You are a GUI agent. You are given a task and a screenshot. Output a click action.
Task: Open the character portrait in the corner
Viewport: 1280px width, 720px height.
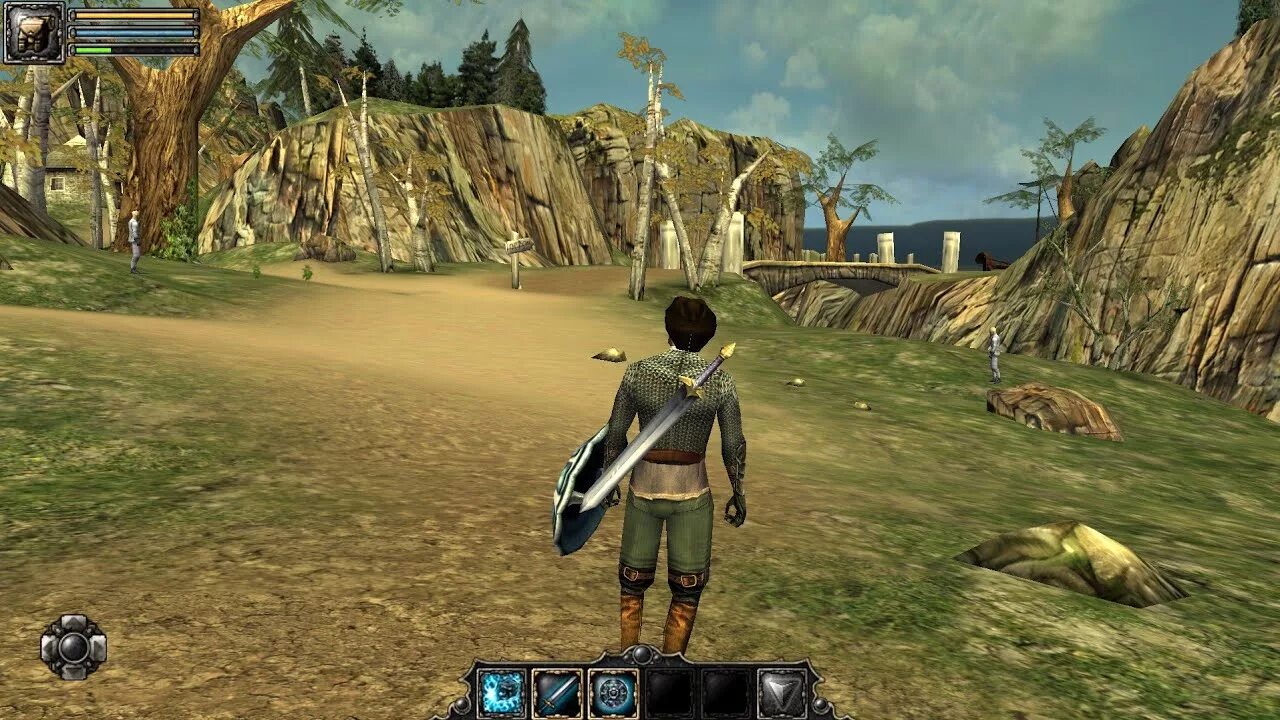(x=33, y=32)
